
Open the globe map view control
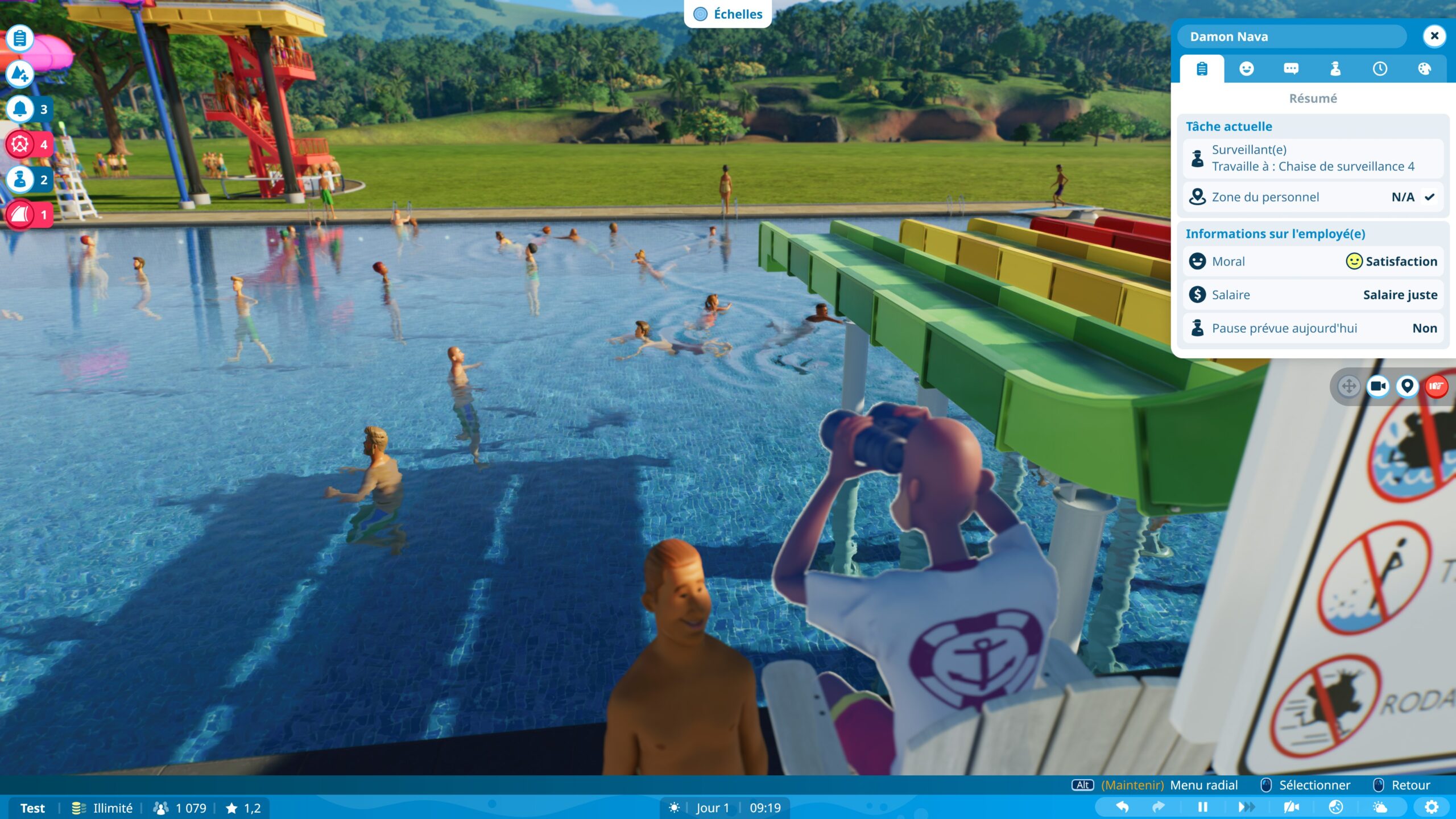pyautogui.click(x=1335, y=806)
